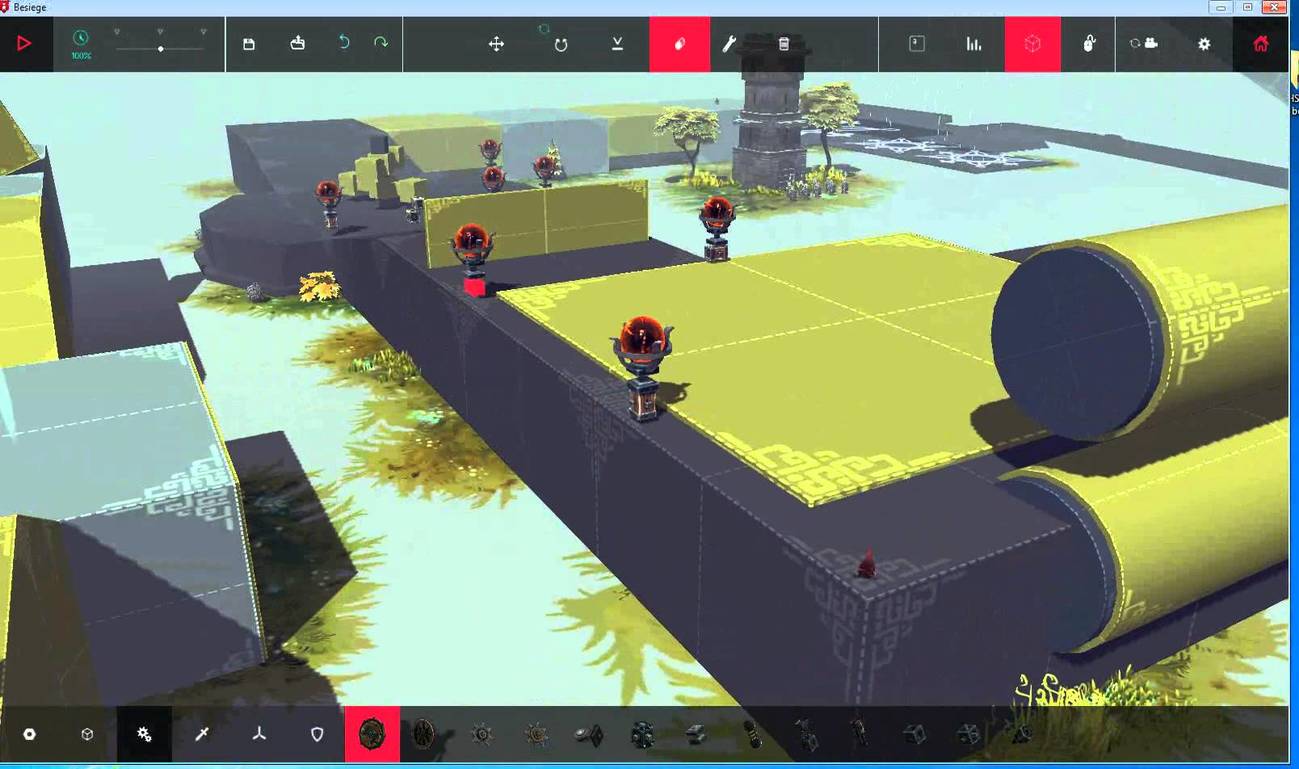The image size is (1299, 769).
Task: Adjust the time scale slider
Action: pyautogui.click(x=160, y=47)
